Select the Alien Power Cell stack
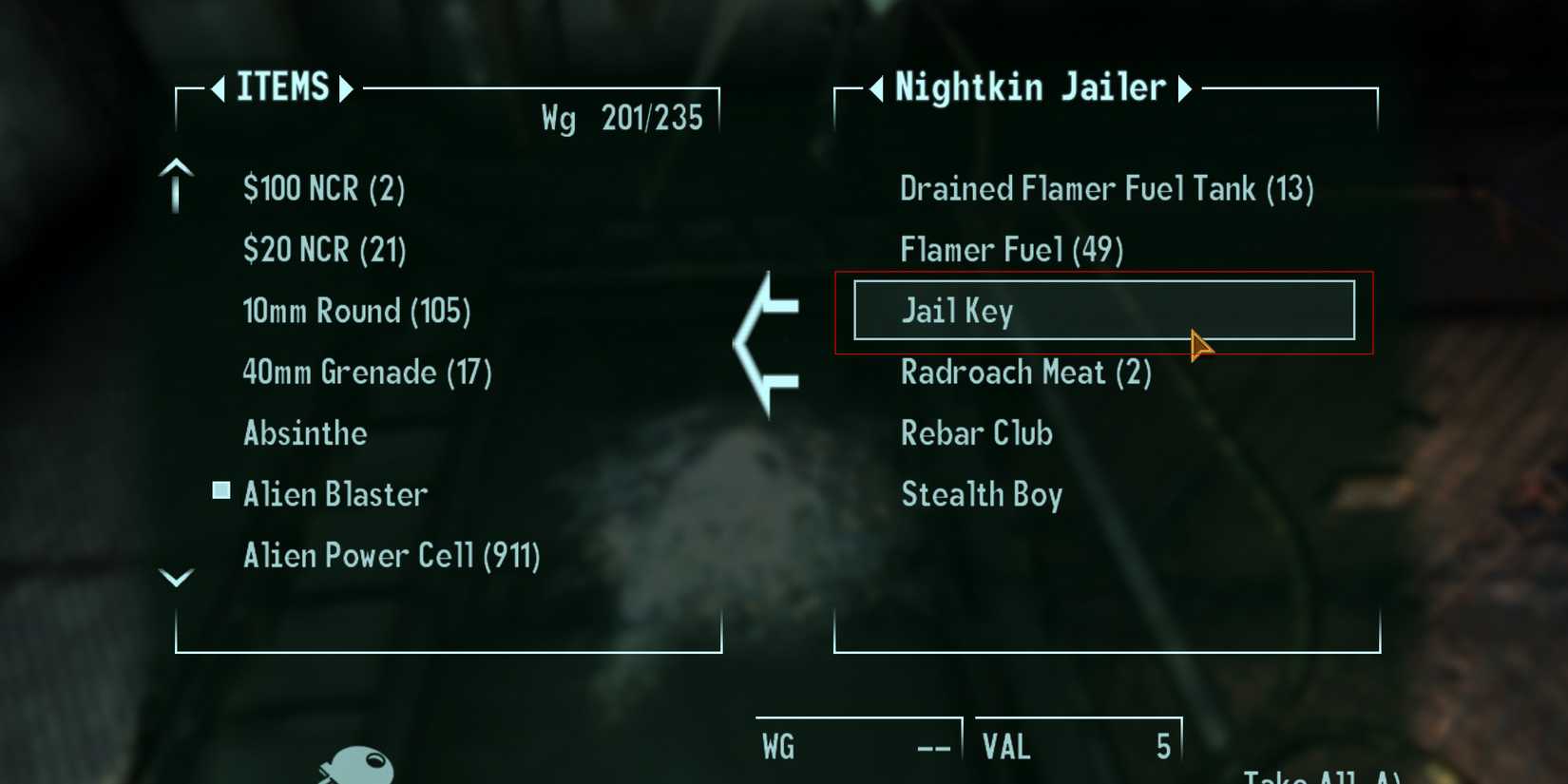Viewport: 1568px width, 784px height. [392, 555]
